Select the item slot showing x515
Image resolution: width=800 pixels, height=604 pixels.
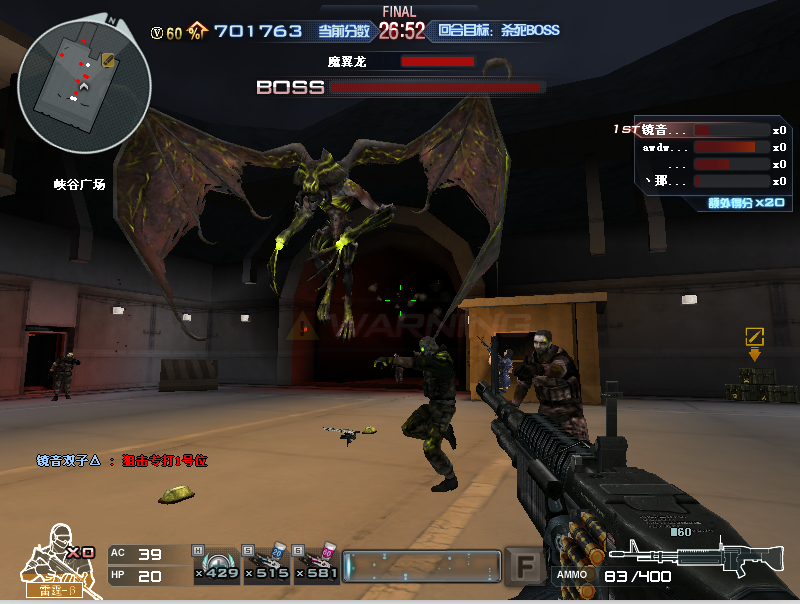pyautogui.click(x=267, y=565)
